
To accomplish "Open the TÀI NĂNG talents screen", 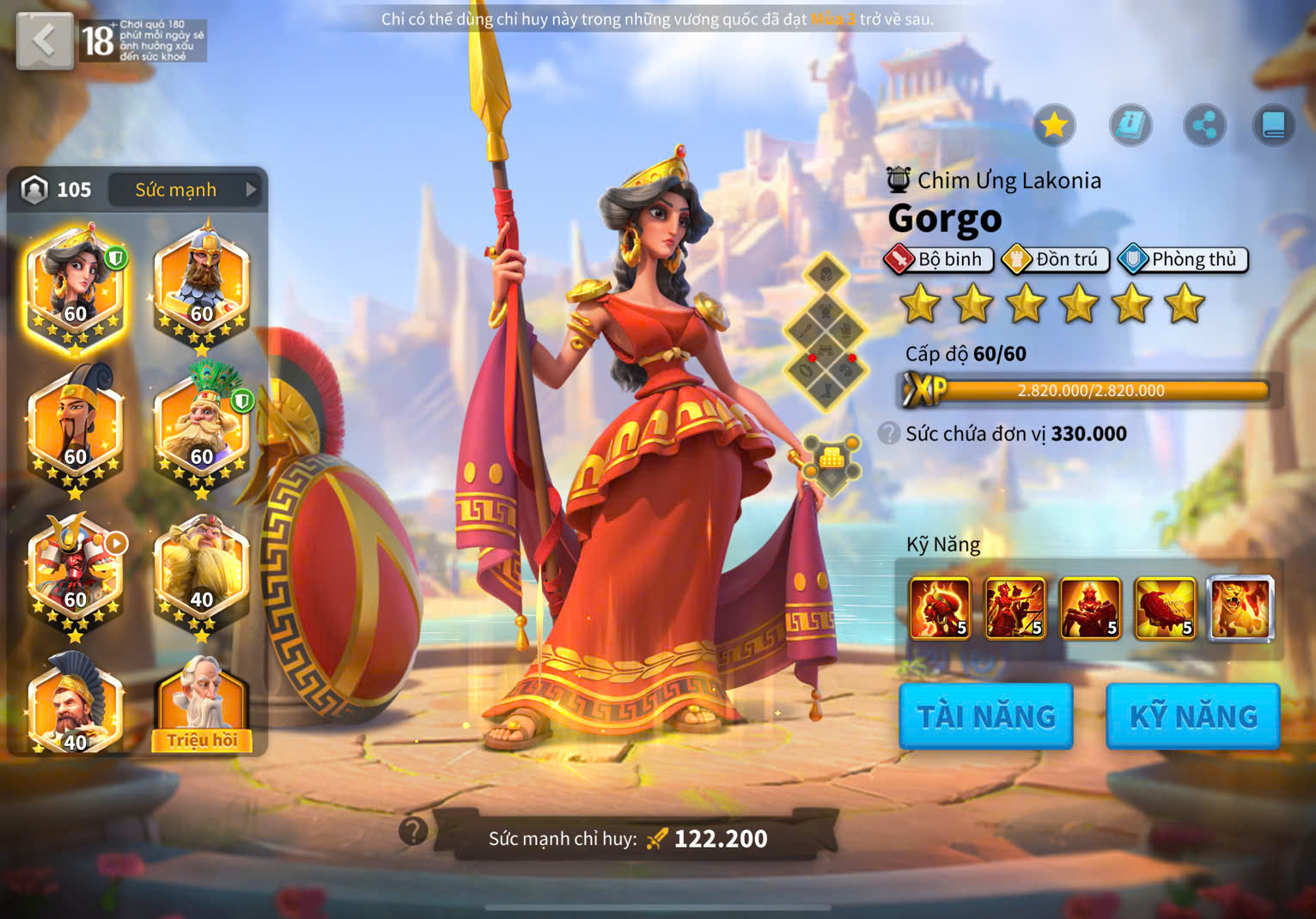I will click(x=986, y=716).
